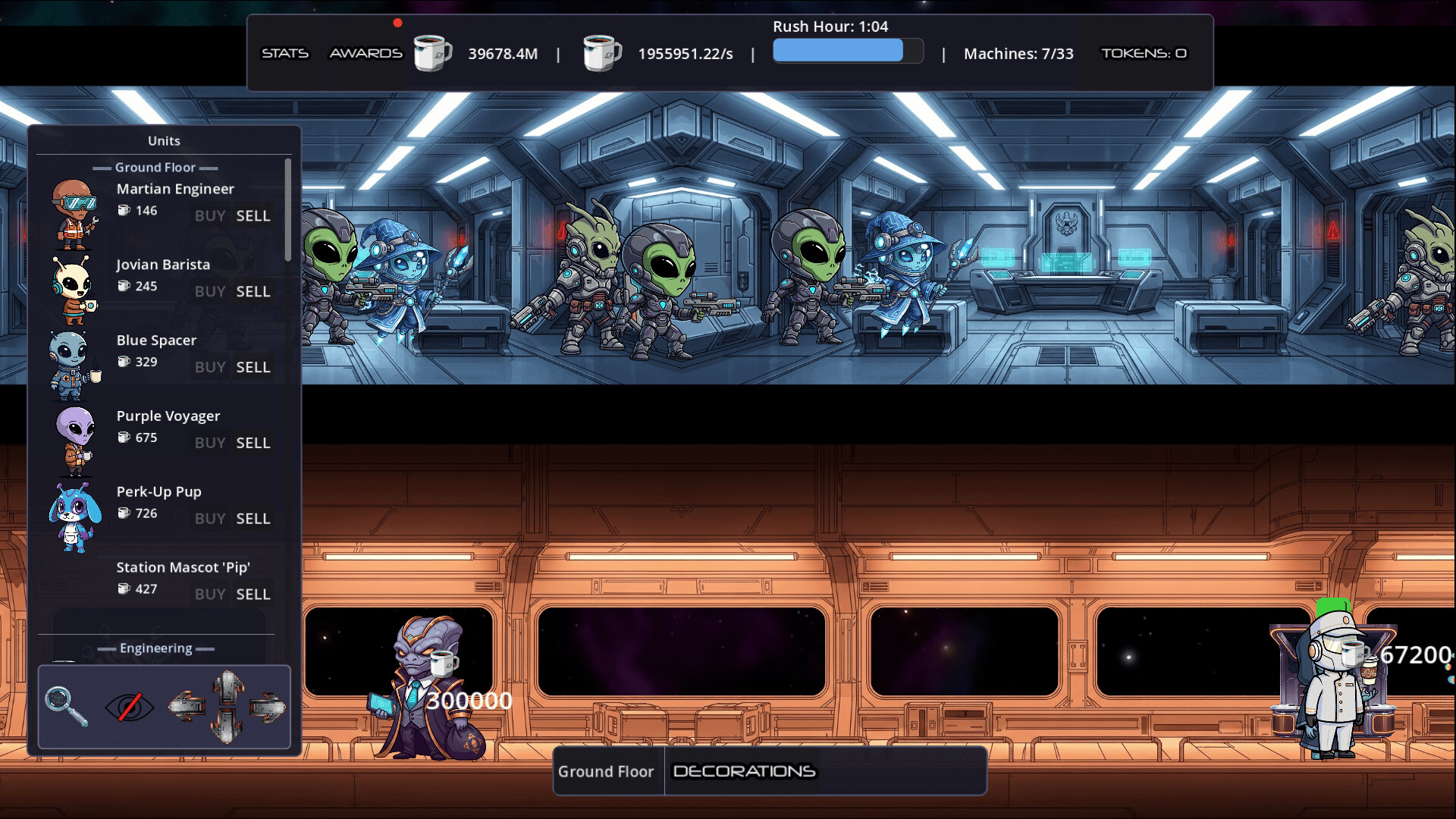Buy a Blue Spacer unit
The width and height of the screenshot is (1456, 819).
[209, 367]
